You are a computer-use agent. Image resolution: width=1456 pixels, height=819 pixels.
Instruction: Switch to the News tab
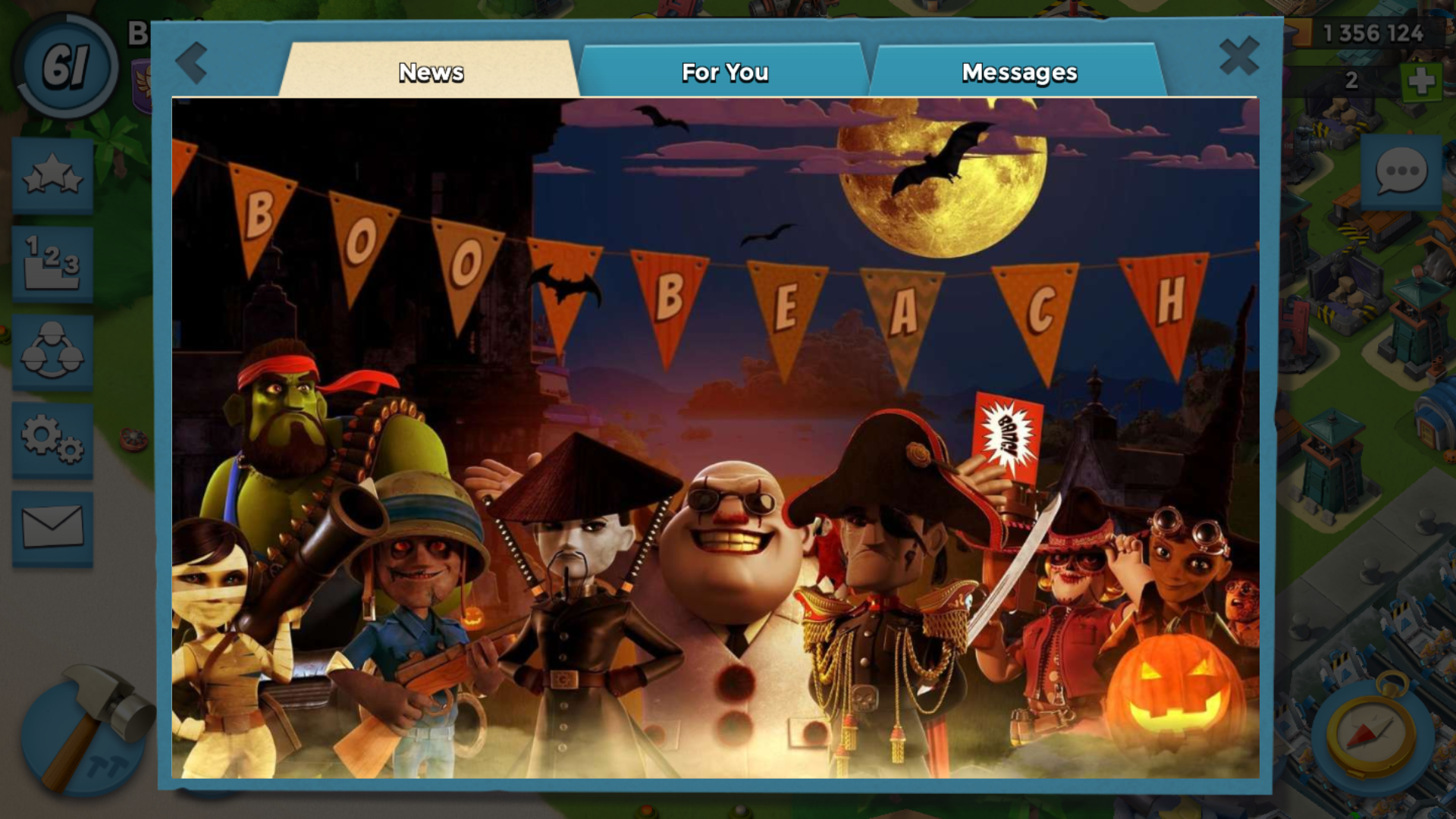point(431,72)
